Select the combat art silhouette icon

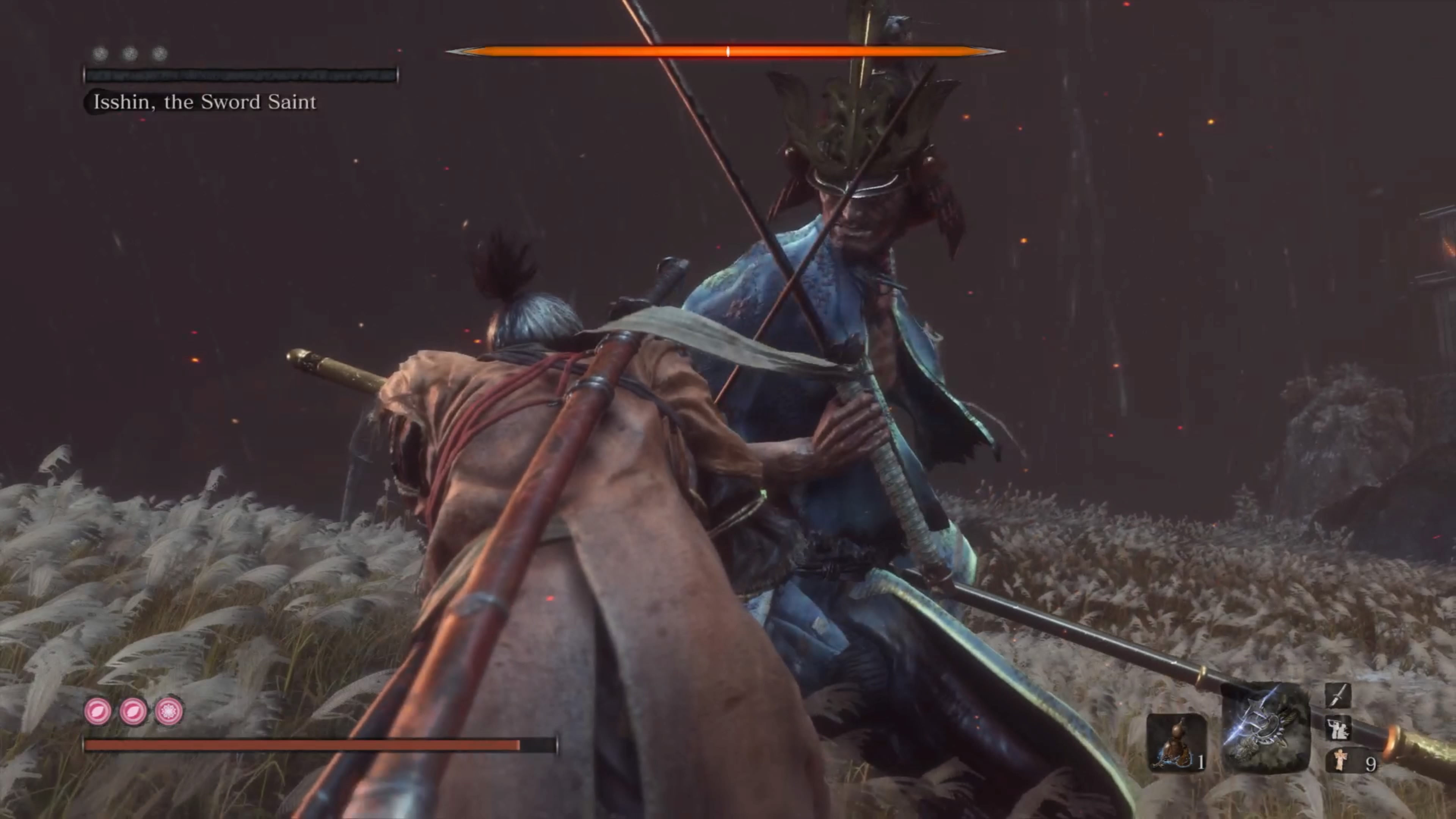tap(1338, 728)
